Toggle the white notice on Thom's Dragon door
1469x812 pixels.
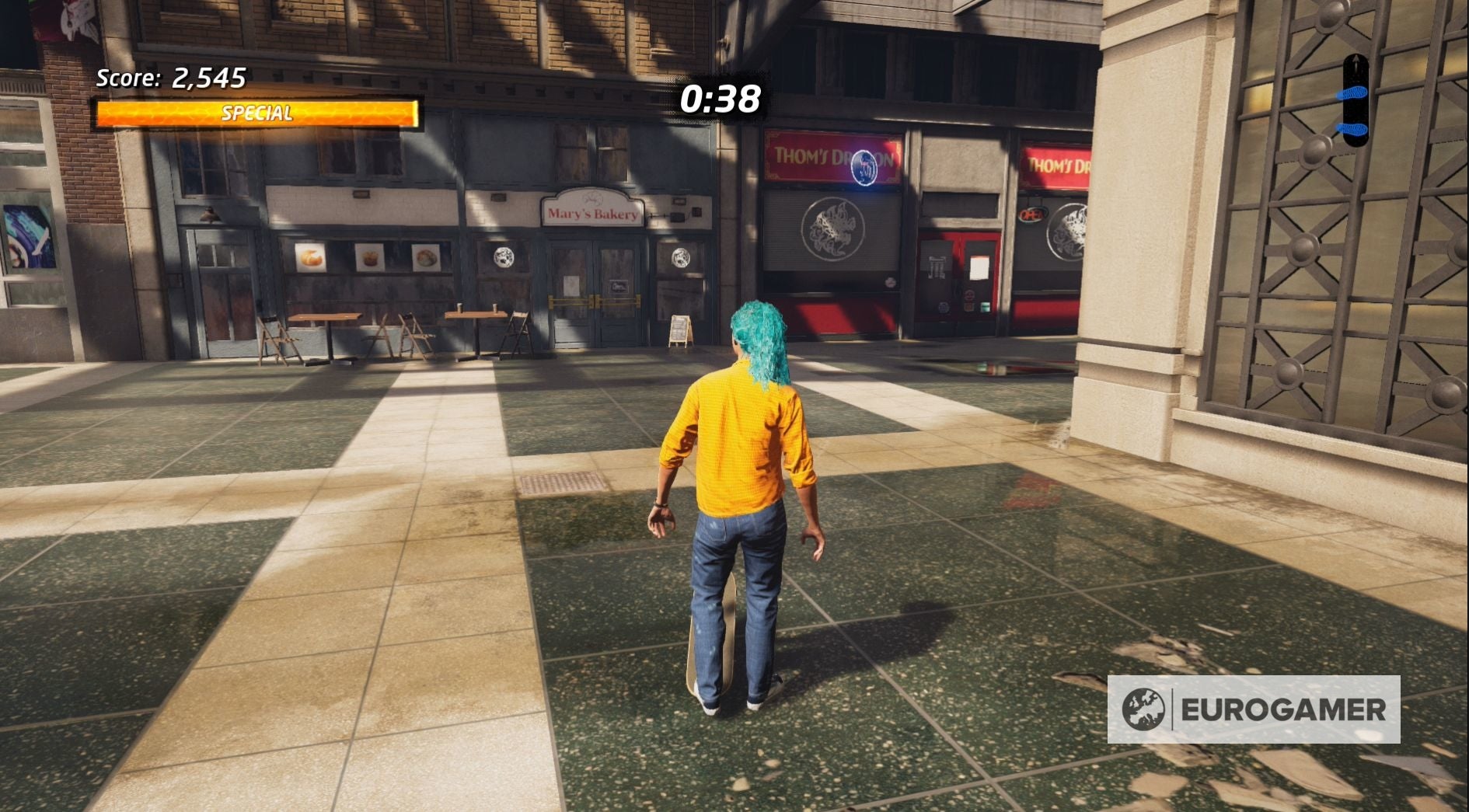coord(979,267)
